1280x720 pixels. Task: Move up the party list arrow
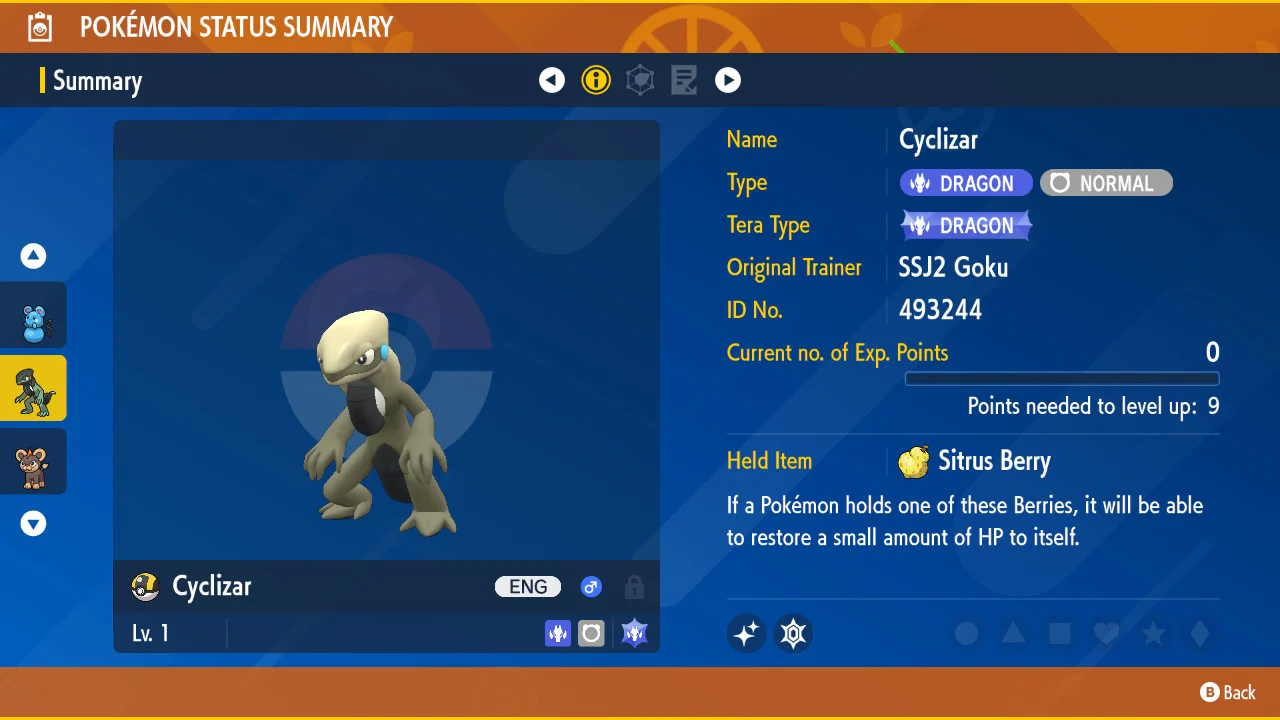34,256
